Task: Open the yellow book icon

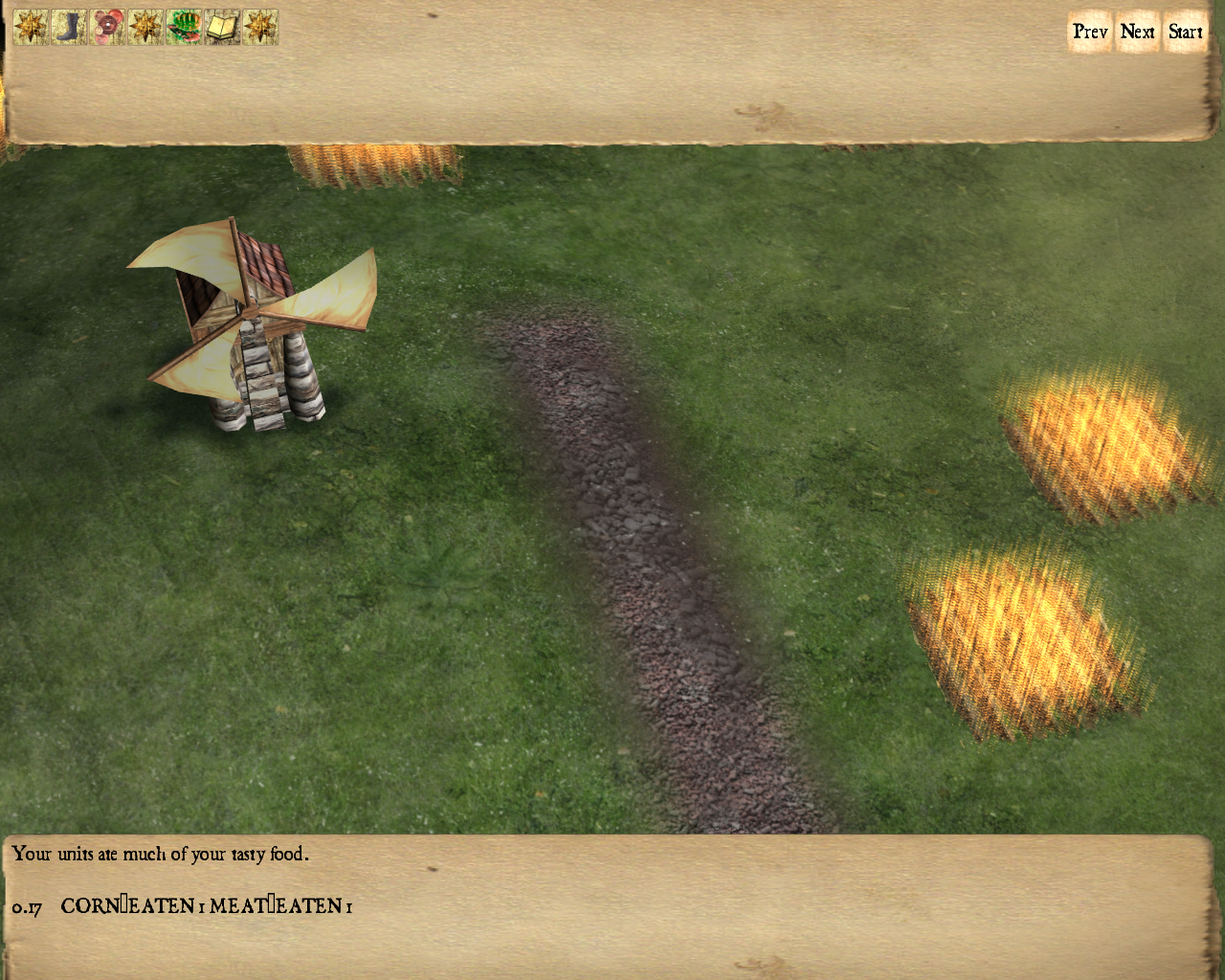Action: [222, 27]
